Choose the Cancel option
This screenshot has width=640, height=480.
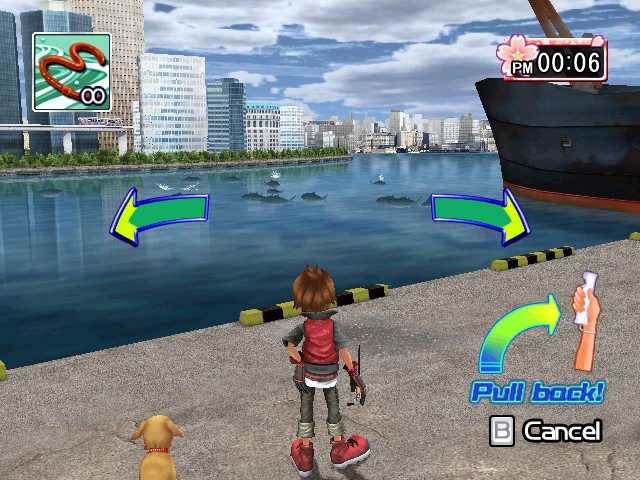pyautogui.click(x=546, y=431)
